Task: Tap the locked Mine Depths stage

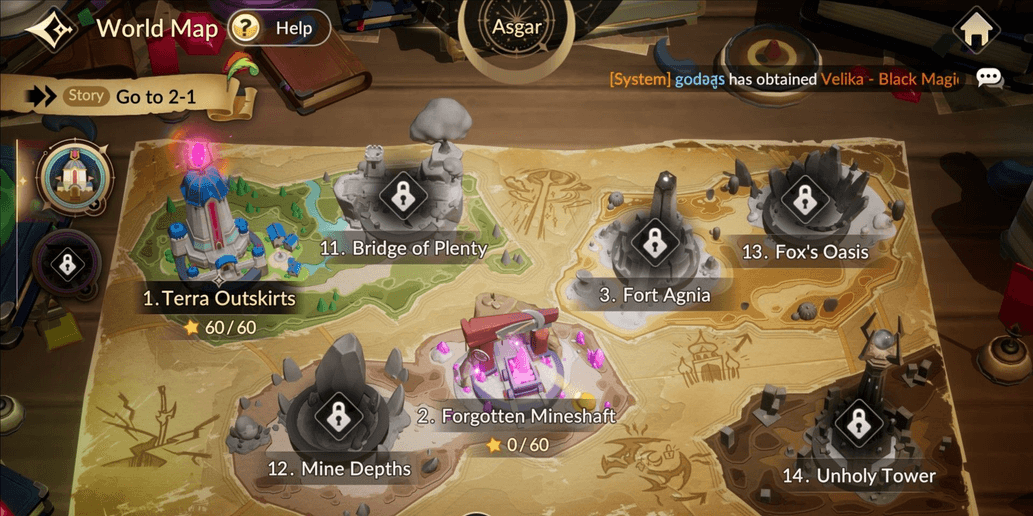Action: click(x=338, y=416)
